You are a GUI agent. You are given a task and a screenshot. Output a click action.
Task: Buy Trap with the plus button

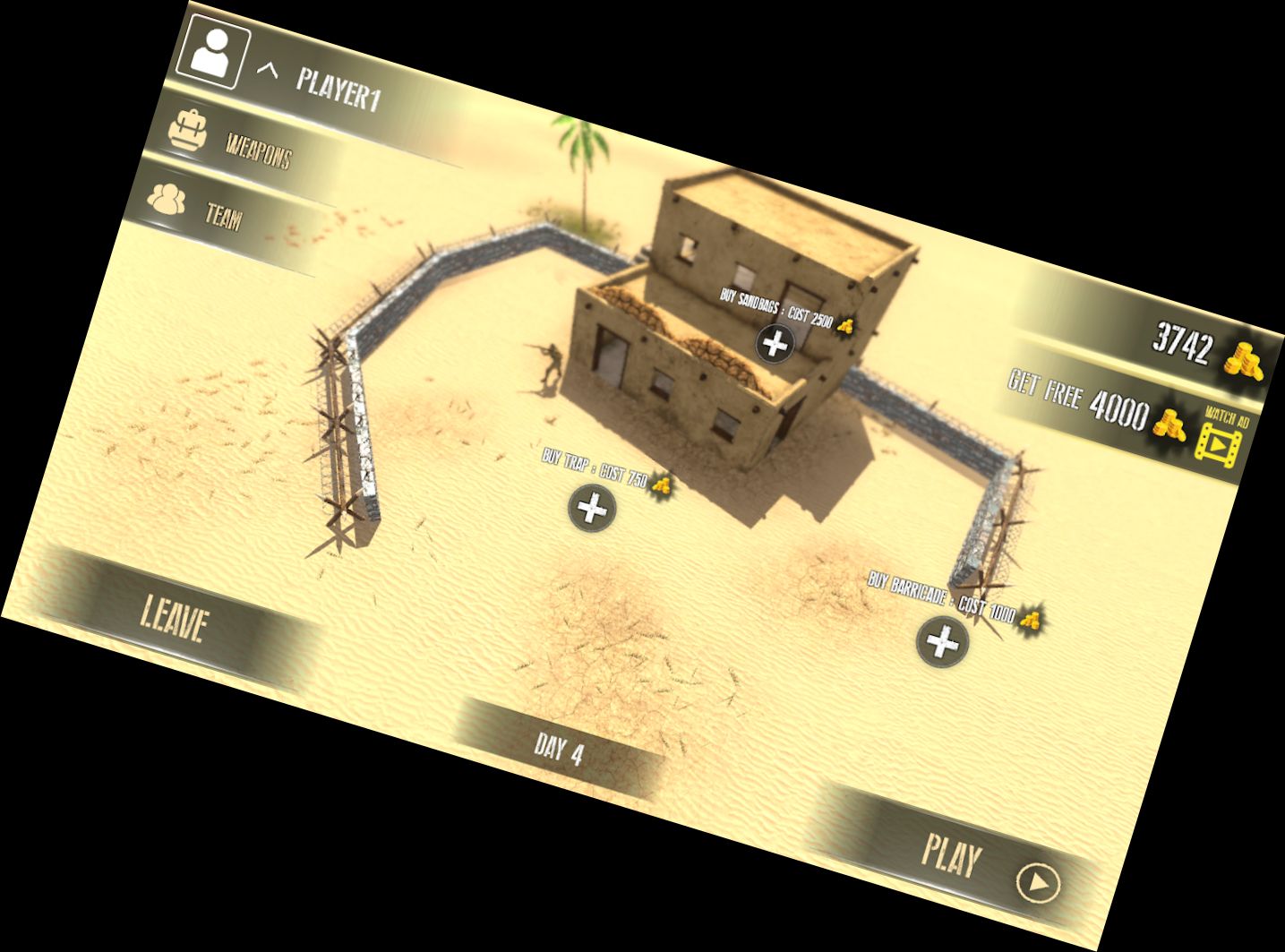pos(590,510)
